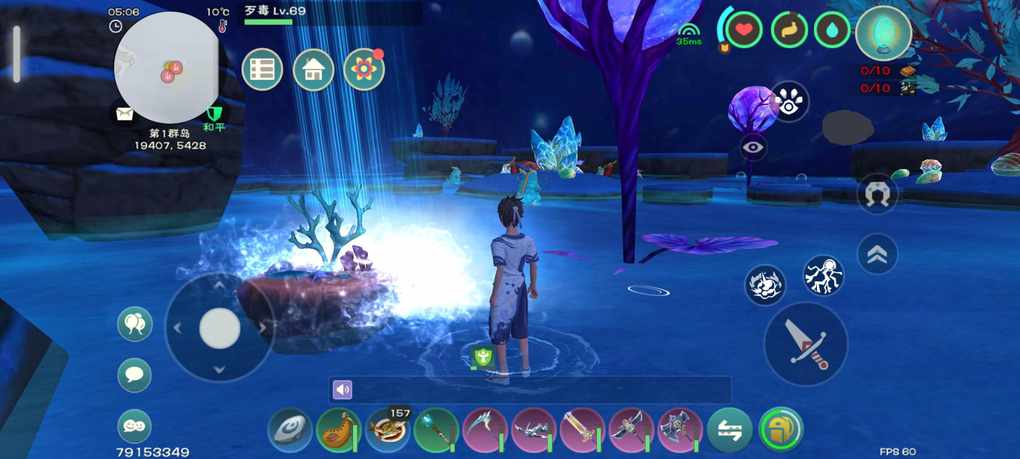1020x459 pixels.
Task: Open the circular minimap
Action: 166,62
